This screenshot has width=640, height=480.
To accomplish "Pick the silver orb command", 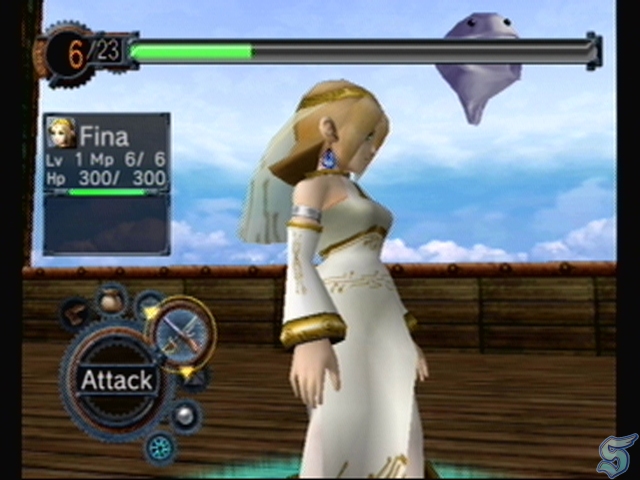I will pos(184,415).
